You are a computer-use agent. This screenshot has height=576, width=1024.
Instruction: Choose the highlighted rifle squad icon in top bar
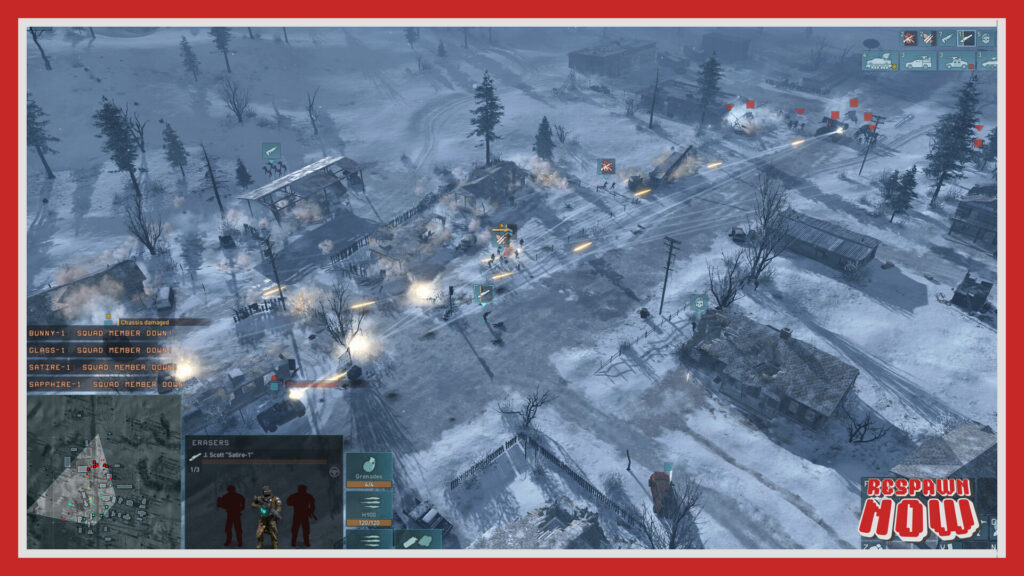[x=967, y=38]
